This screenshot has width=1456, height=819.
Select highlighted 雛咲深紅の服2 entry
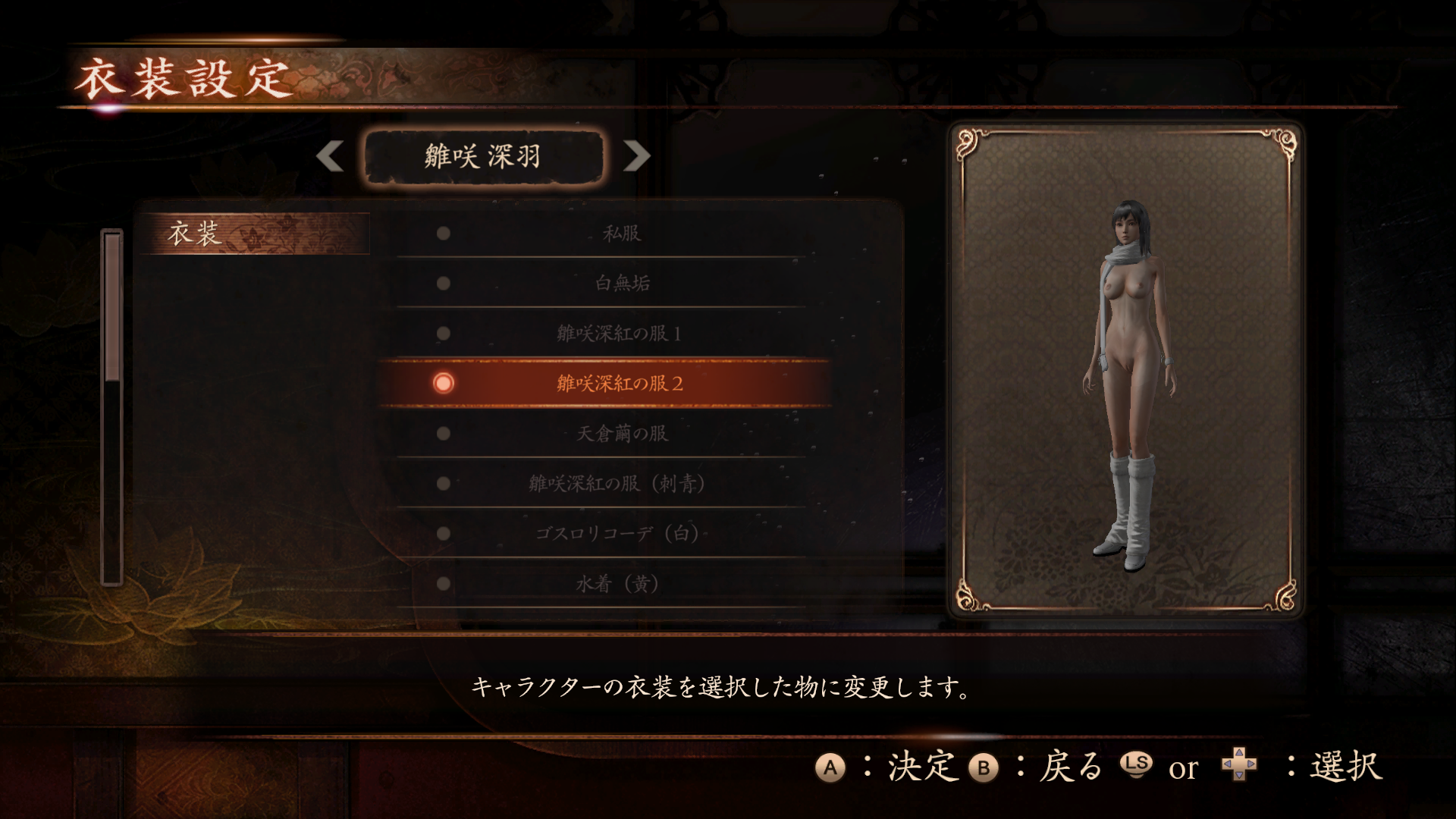pyautogui.click(x=618, y=384)
